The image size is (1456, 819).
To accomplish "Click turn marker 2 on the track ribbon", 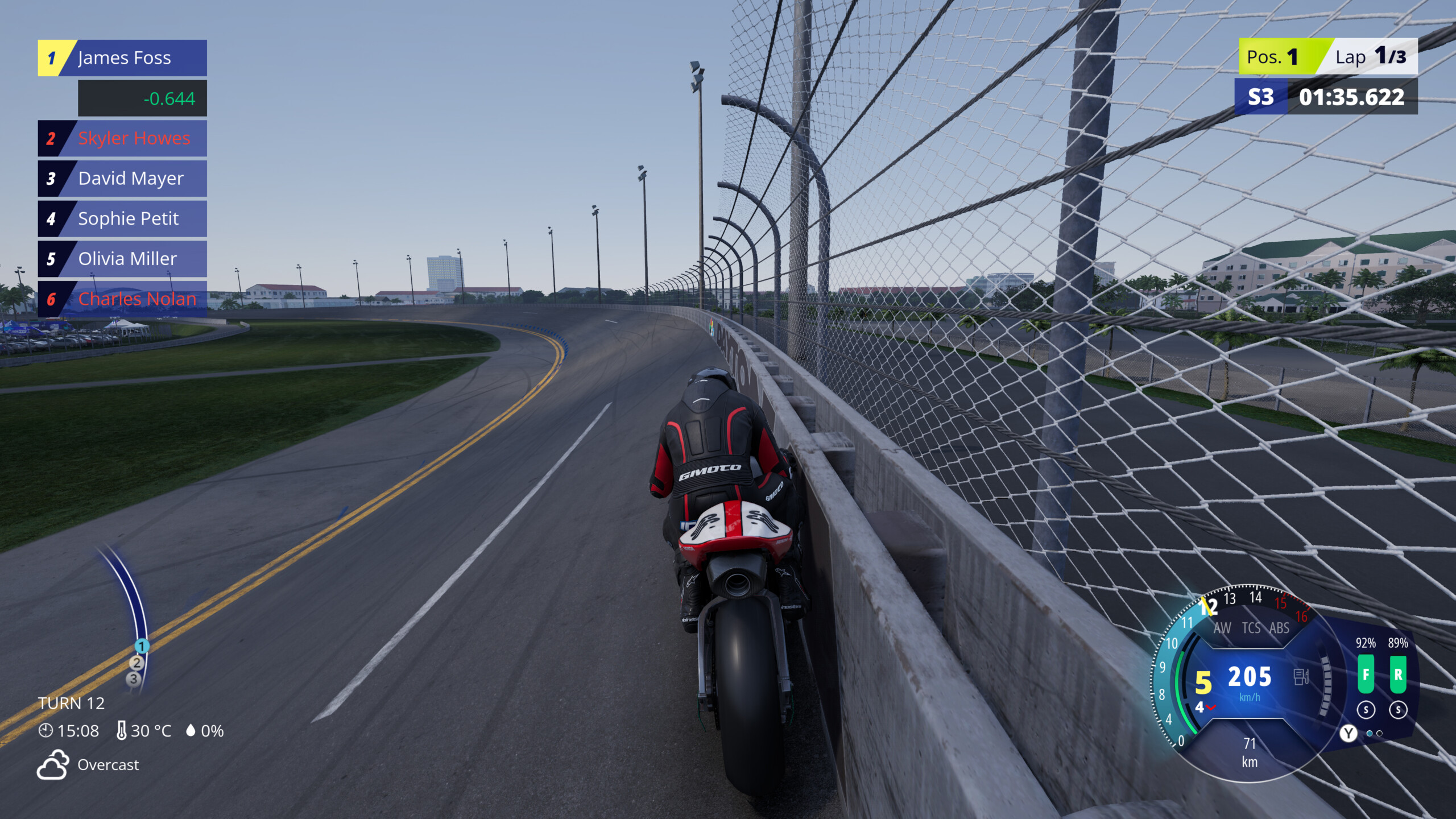I will point(136,662).
